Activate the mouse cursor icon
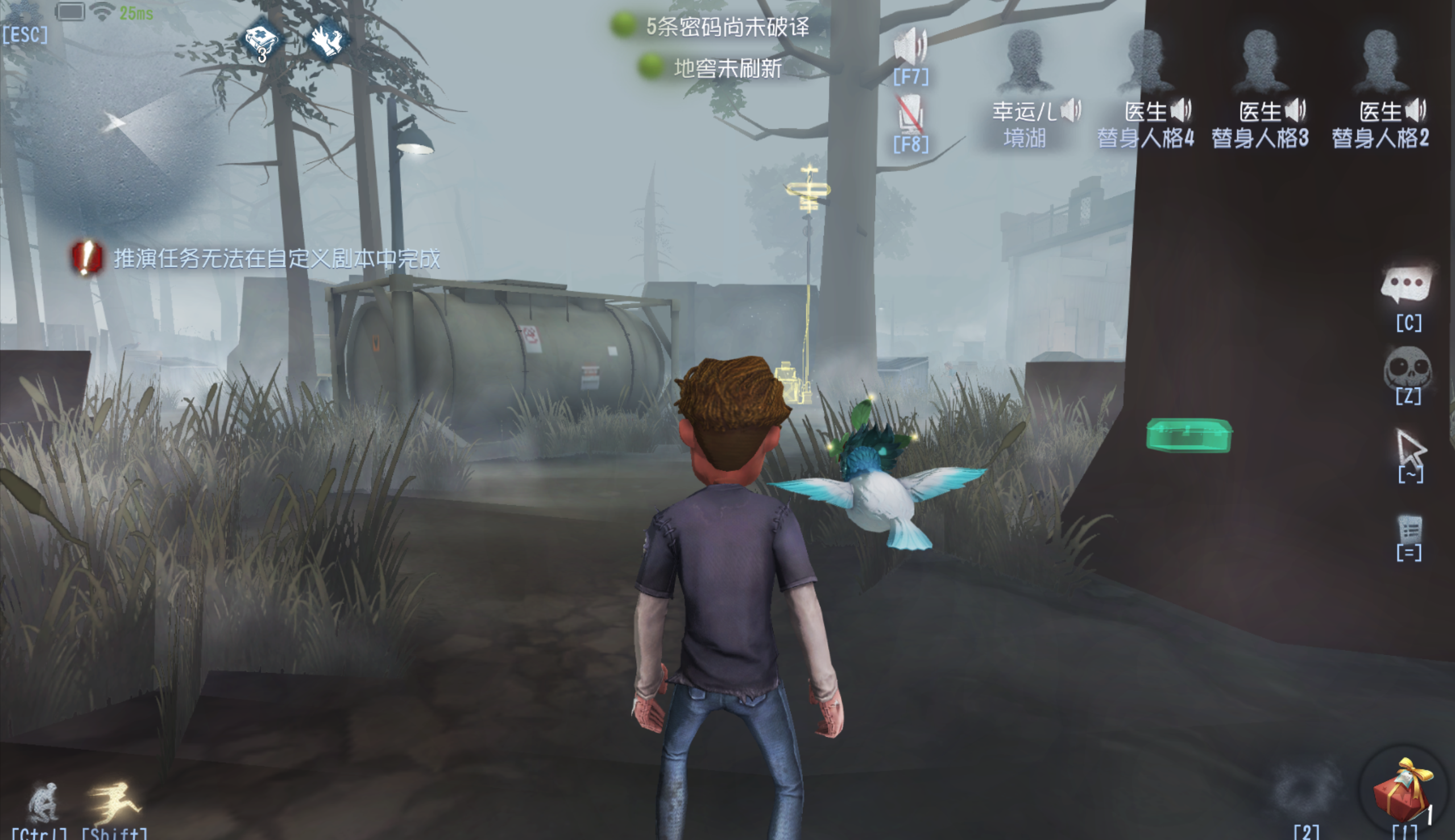Viewport: 1455px width, 840px height. (1410, 446)
